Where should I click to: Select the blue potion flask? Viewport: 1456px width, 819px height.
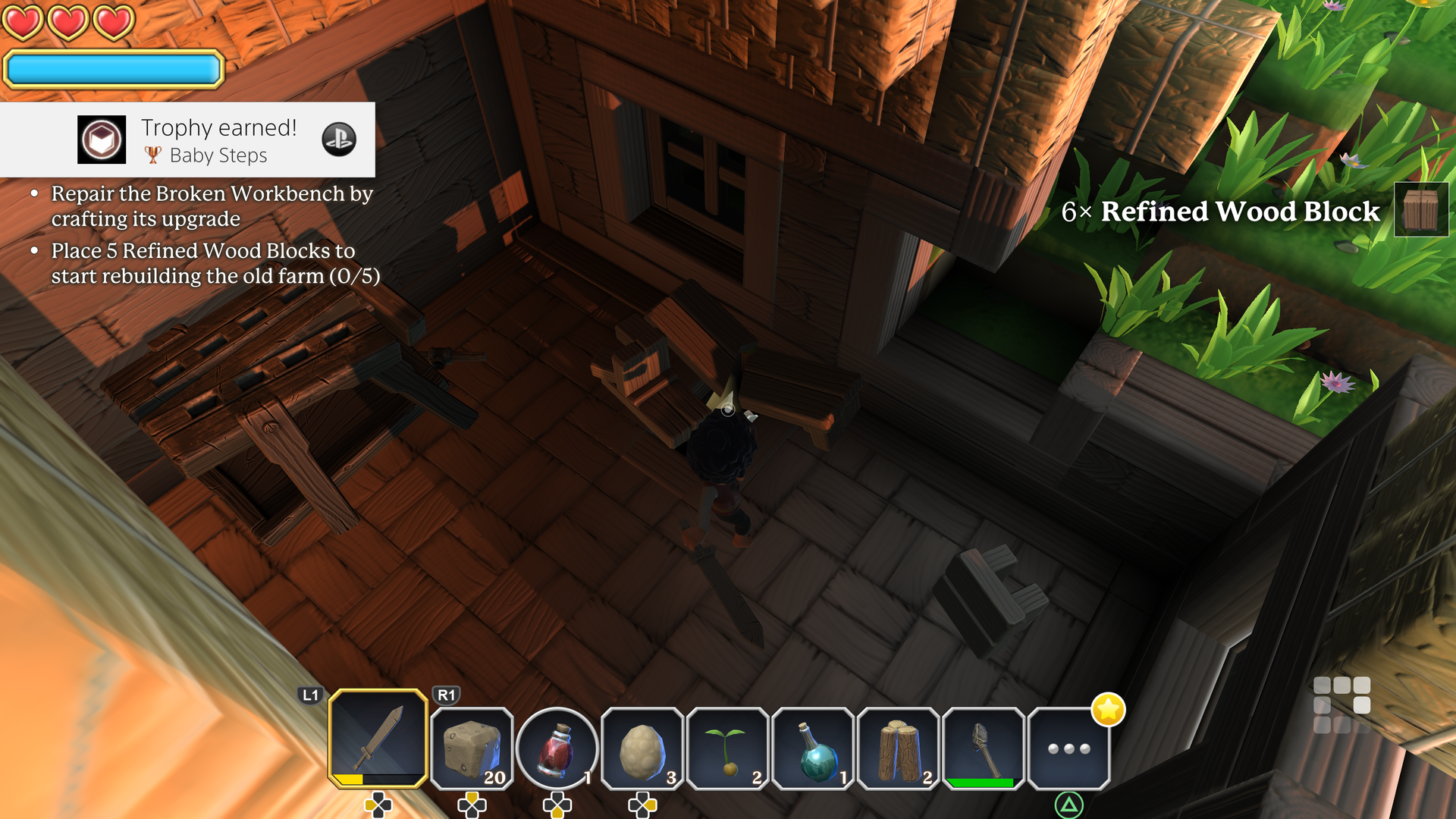[x=813, y=747]
